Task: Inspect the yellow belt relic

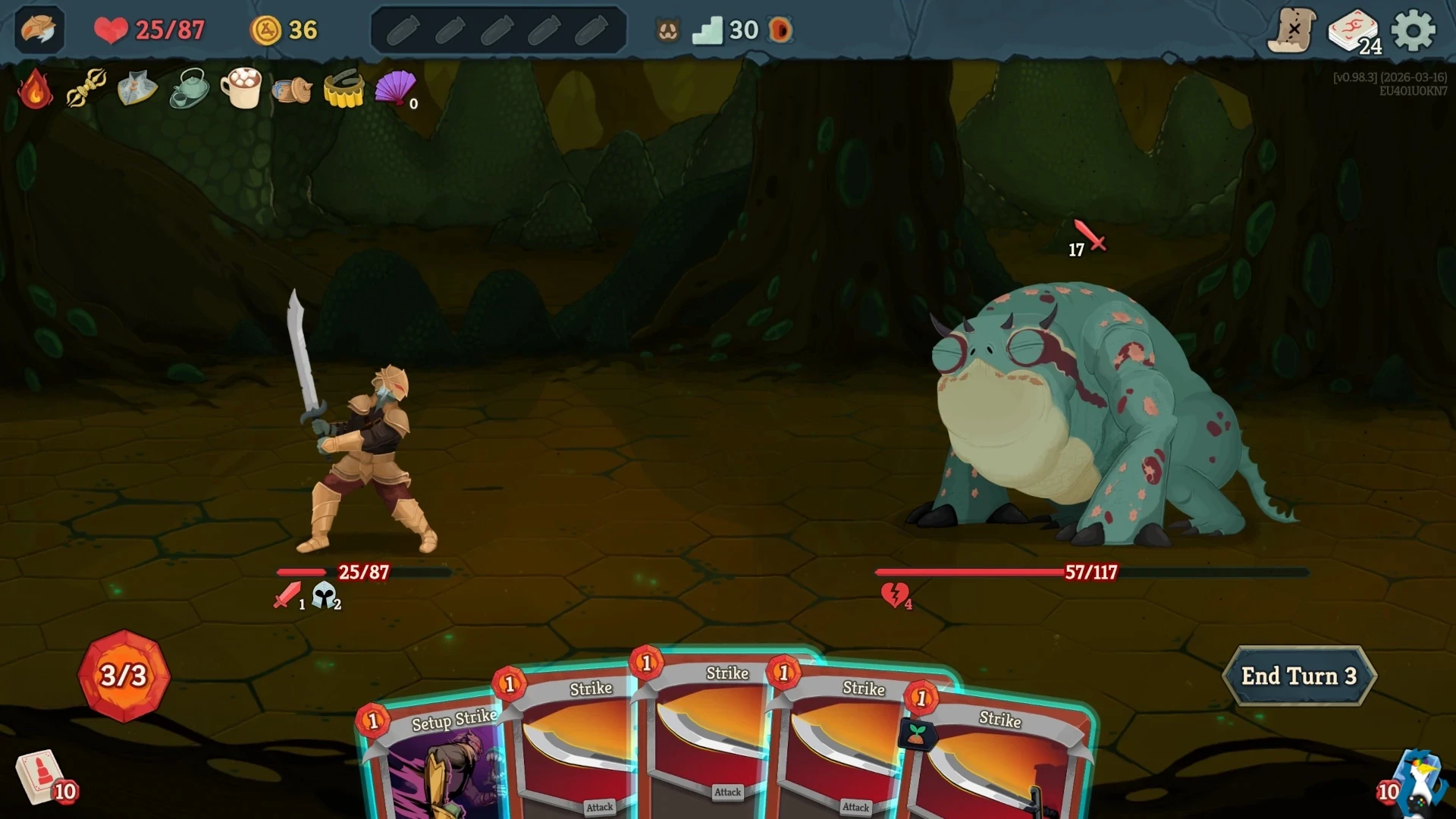Action: click(344, 91)
